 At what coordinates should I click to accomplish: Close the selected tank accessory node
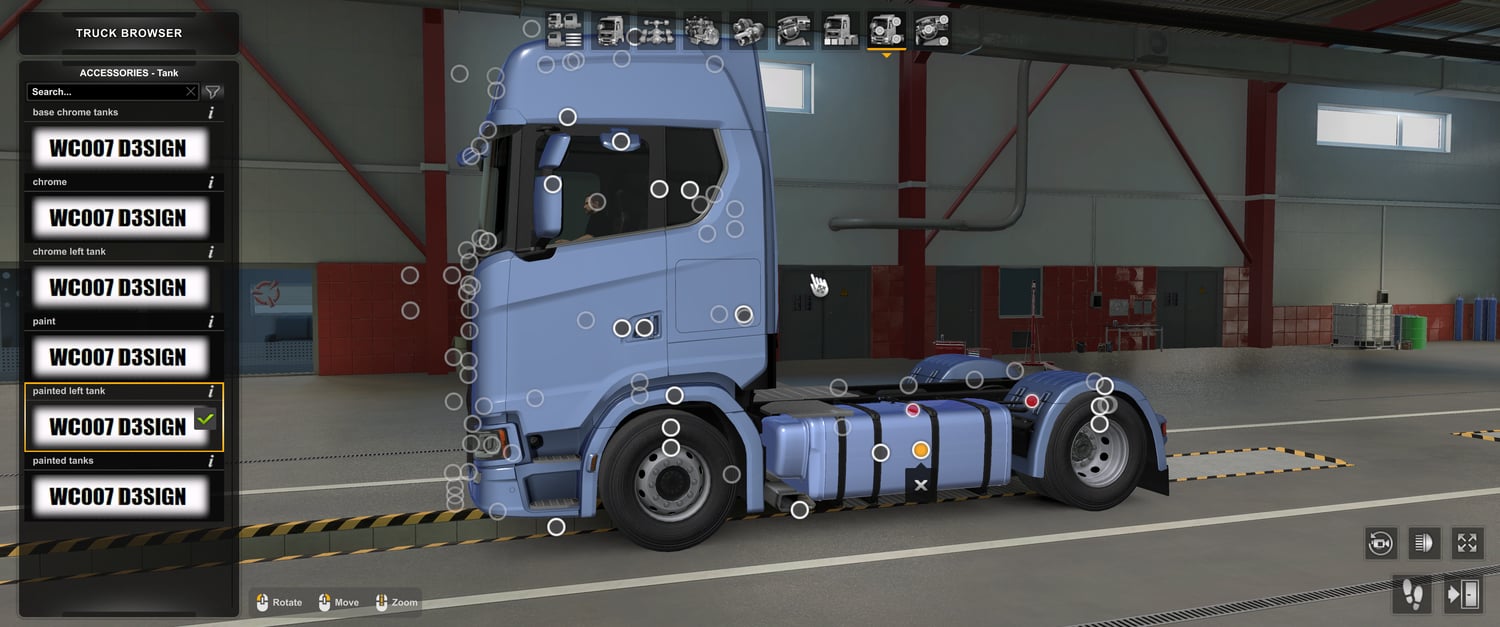coord(921,485)
